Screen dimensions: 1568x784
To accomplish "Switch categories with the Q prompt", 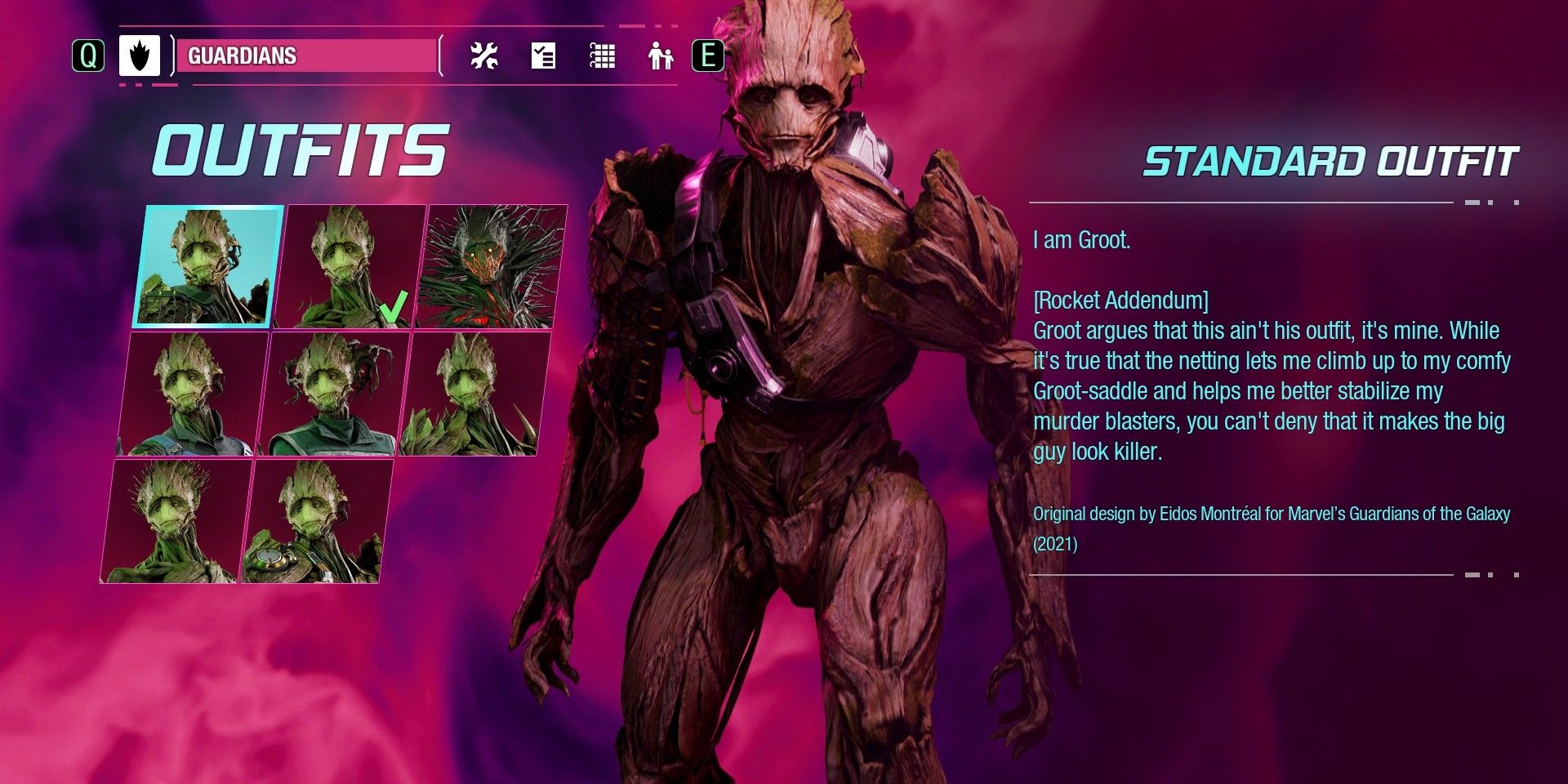I will (88, 57).
